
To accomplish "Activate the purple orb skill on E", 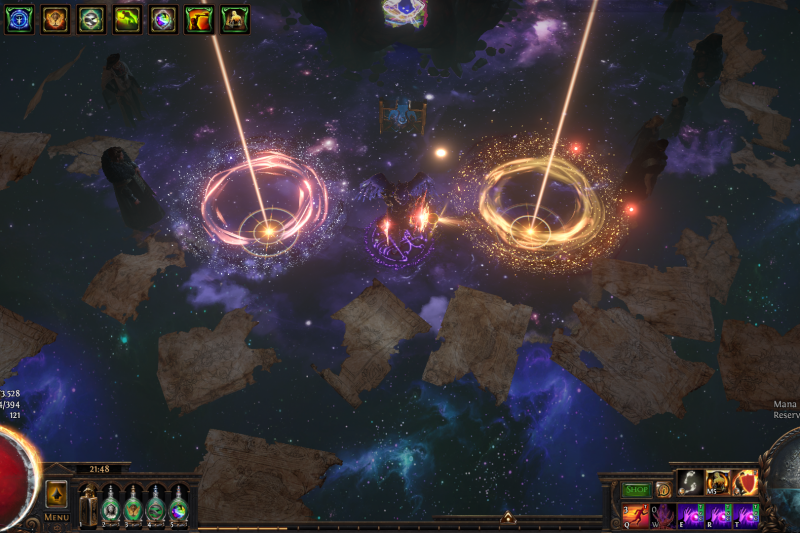I will (691, 516).
